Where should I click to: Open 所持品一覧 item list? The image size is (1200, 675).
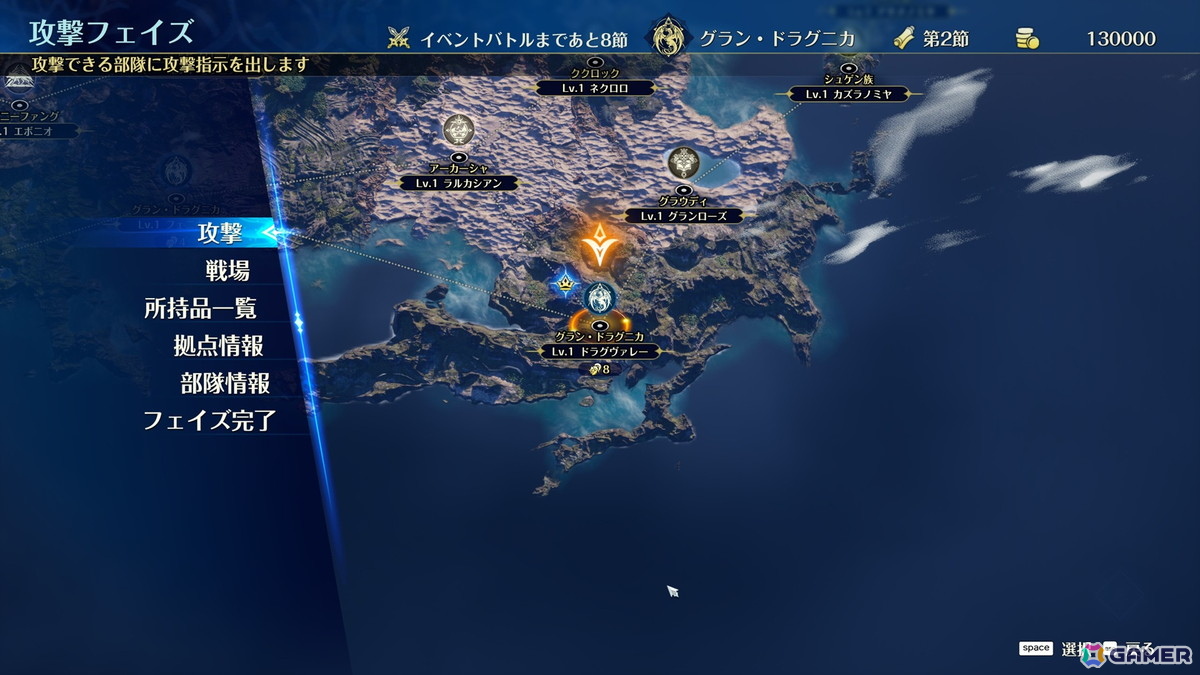200,308
